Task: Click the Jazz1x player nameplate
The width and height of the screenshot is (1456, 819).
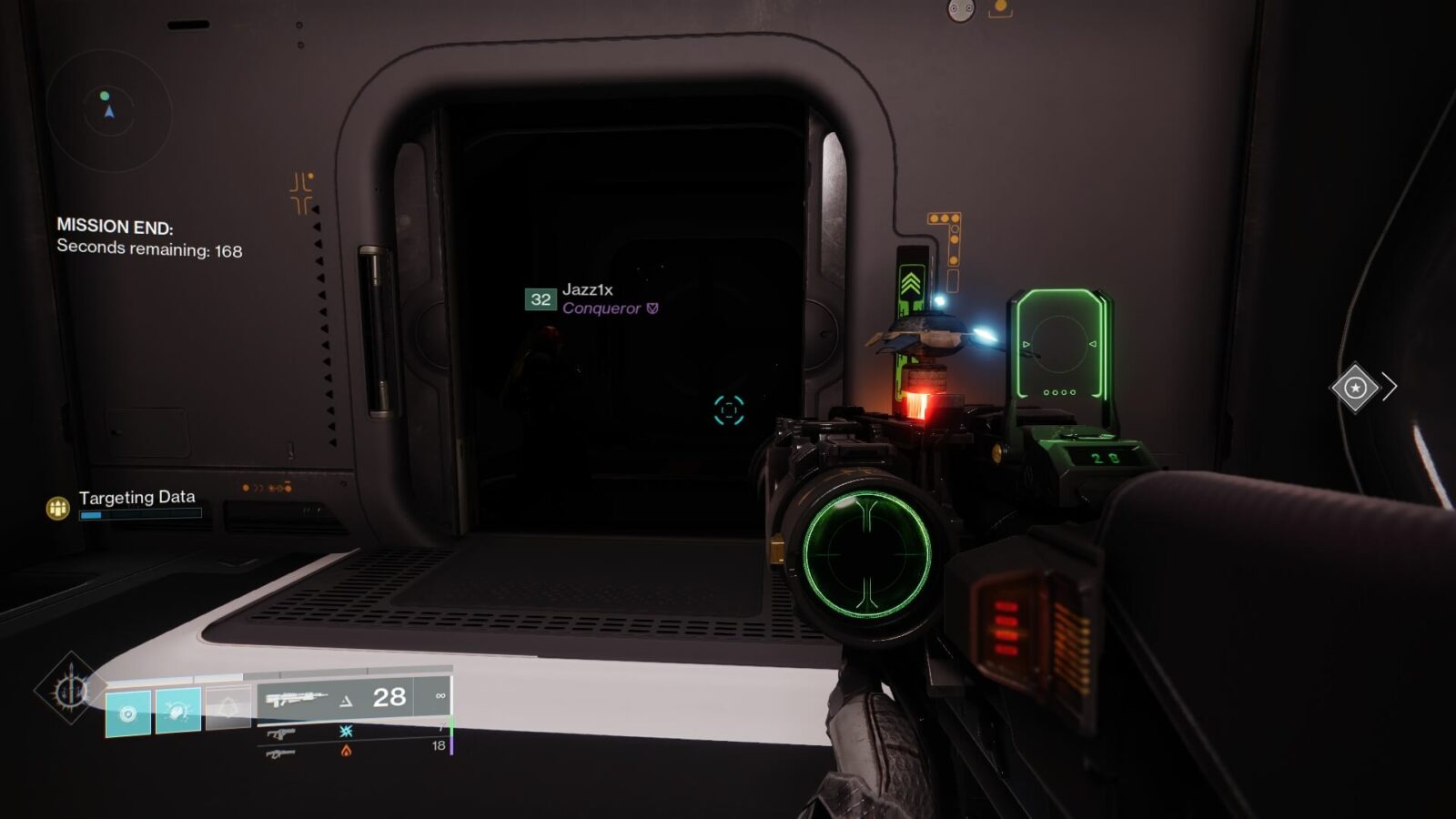Action: click(589, 291)
